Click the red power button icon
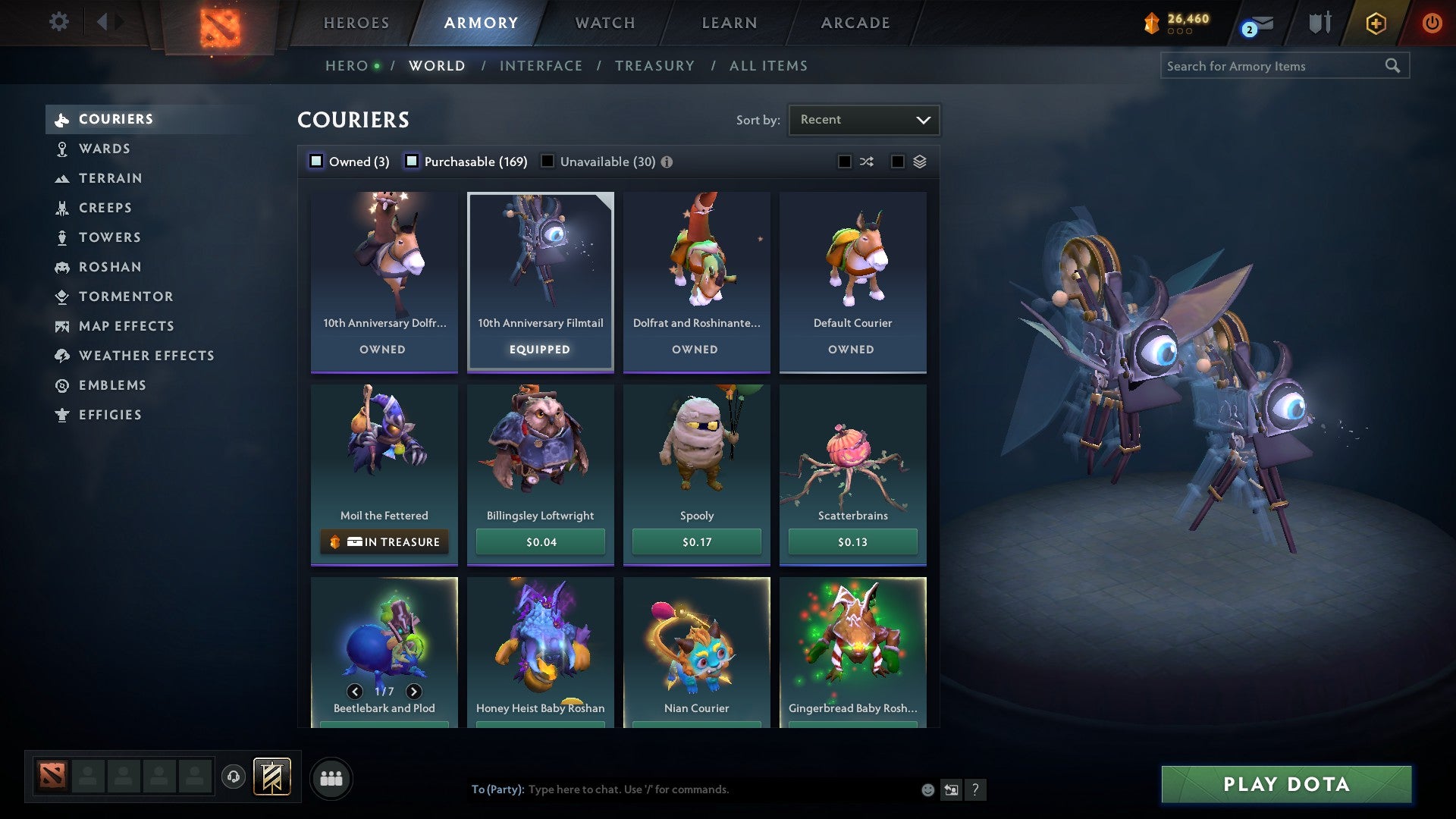 (x=1432, y=23)
